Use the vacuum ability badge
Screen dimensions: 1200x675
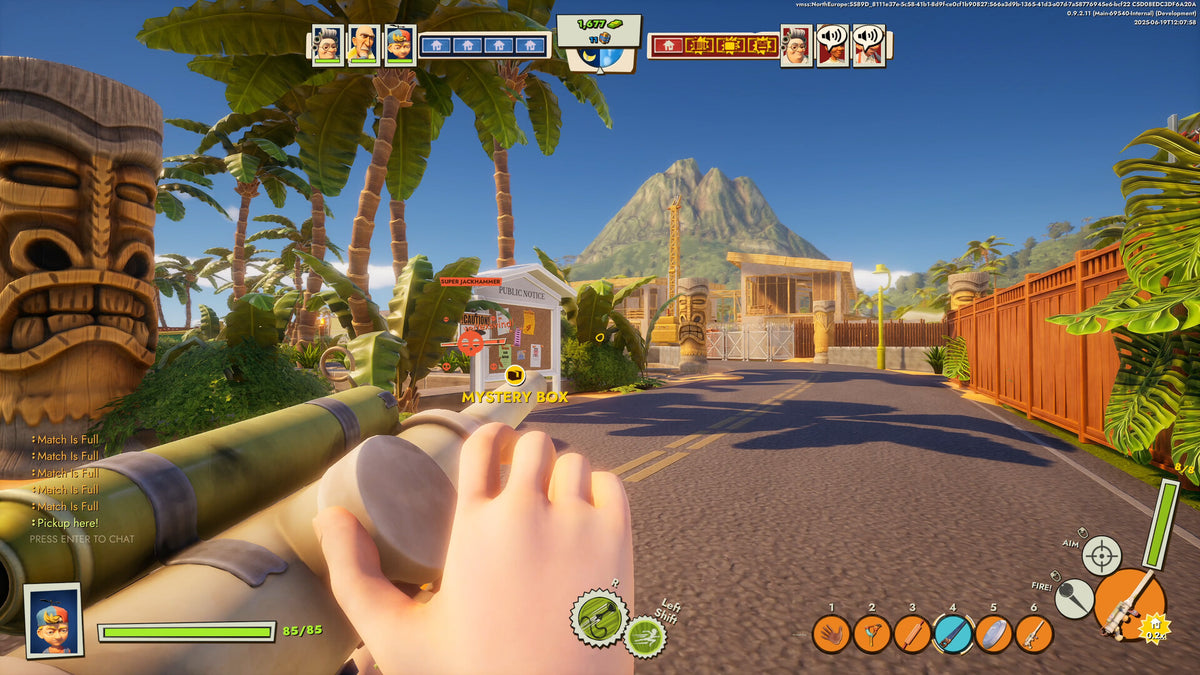(x=599, y=617)
